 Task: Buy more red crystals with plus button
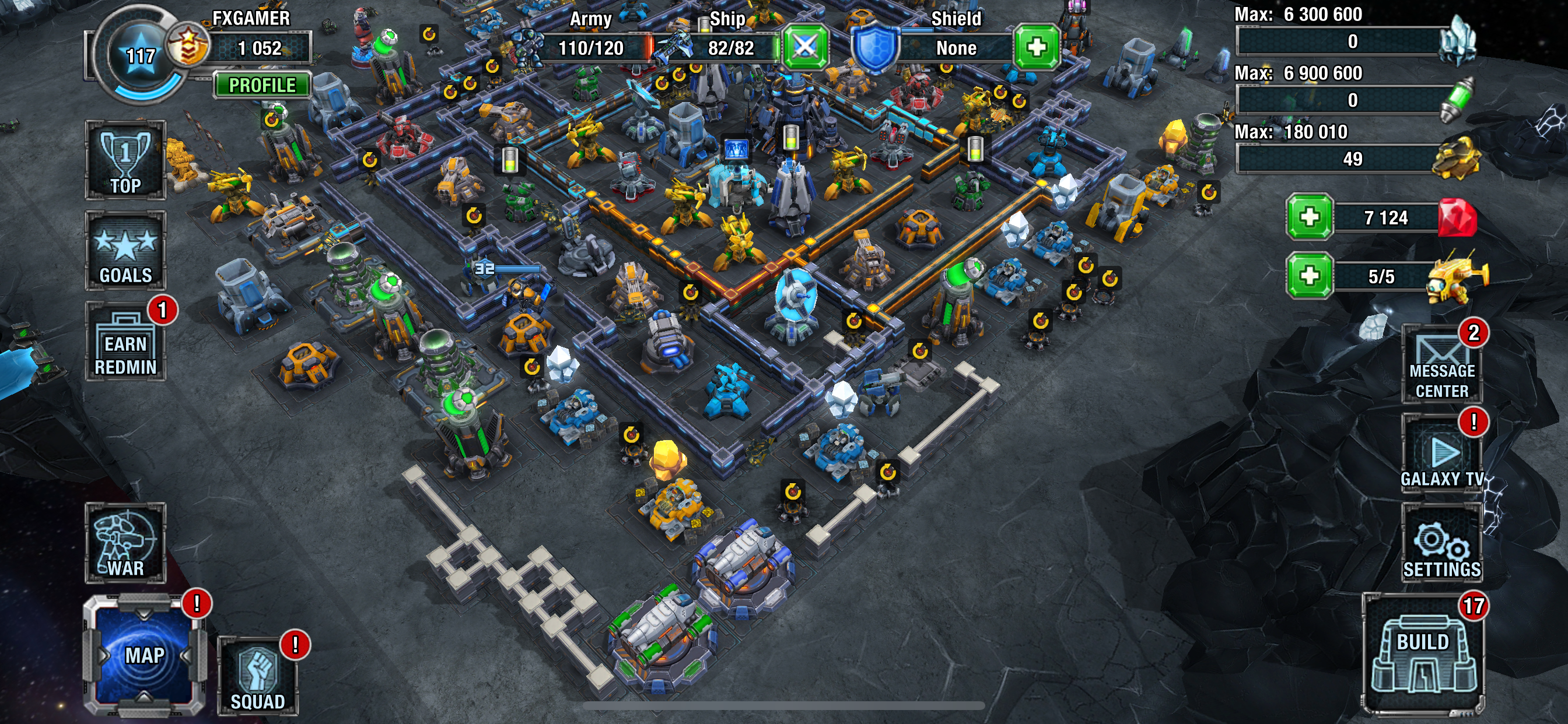(x=1310, y=217)
